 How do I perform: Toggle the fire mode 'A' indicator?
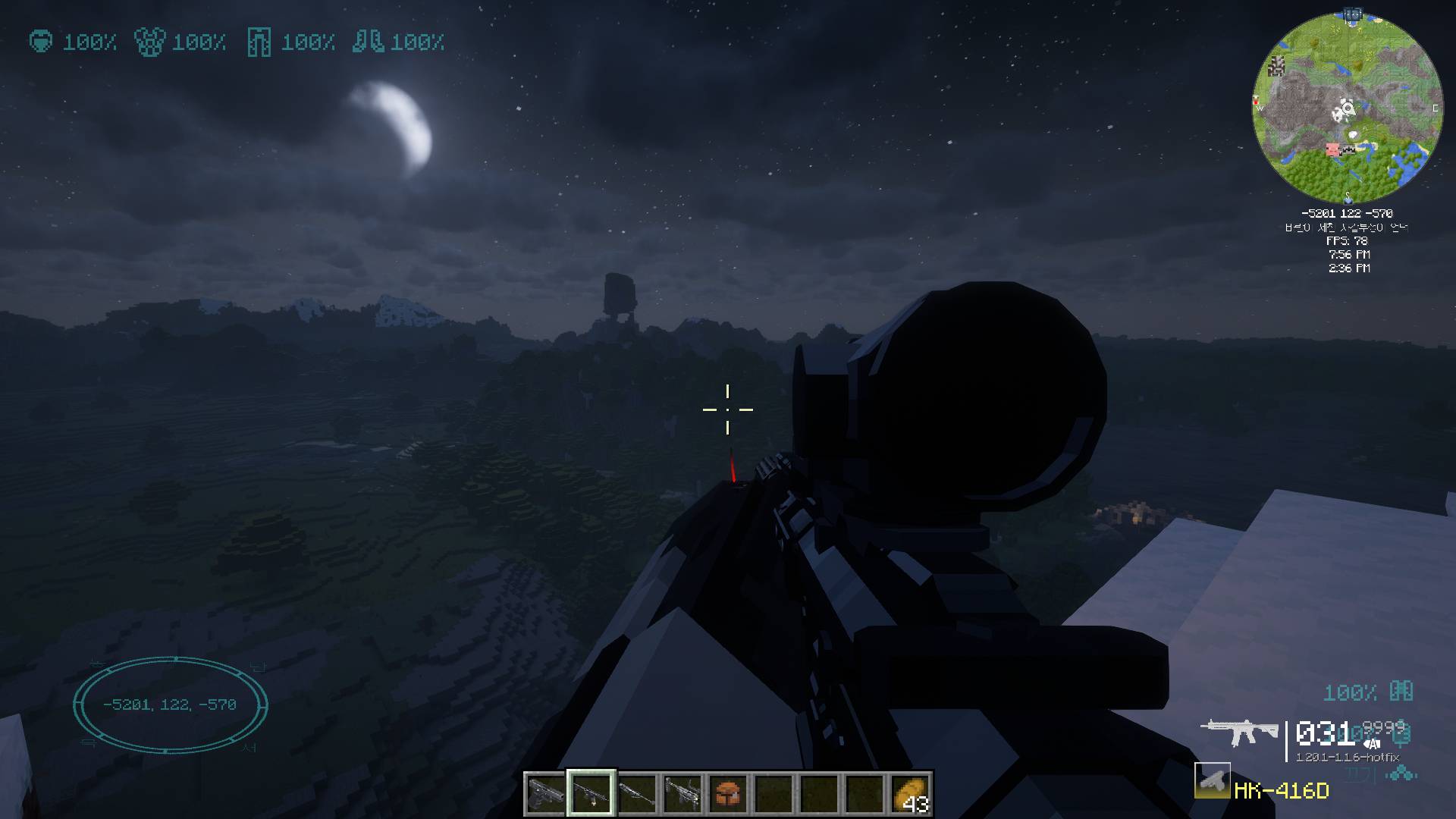1373,744
